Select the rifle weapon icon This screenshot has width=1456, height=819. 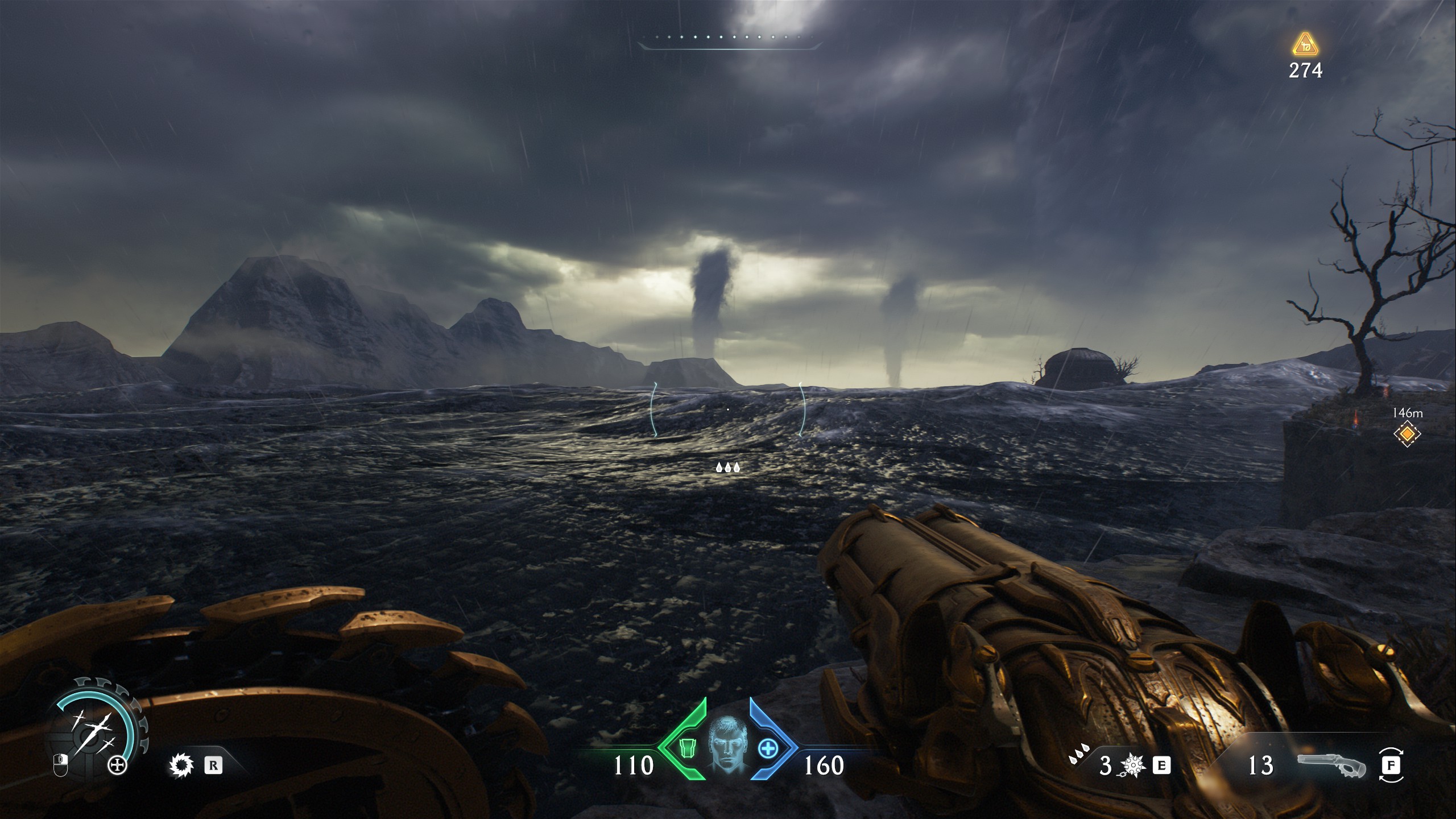[x=1331, y=766]
